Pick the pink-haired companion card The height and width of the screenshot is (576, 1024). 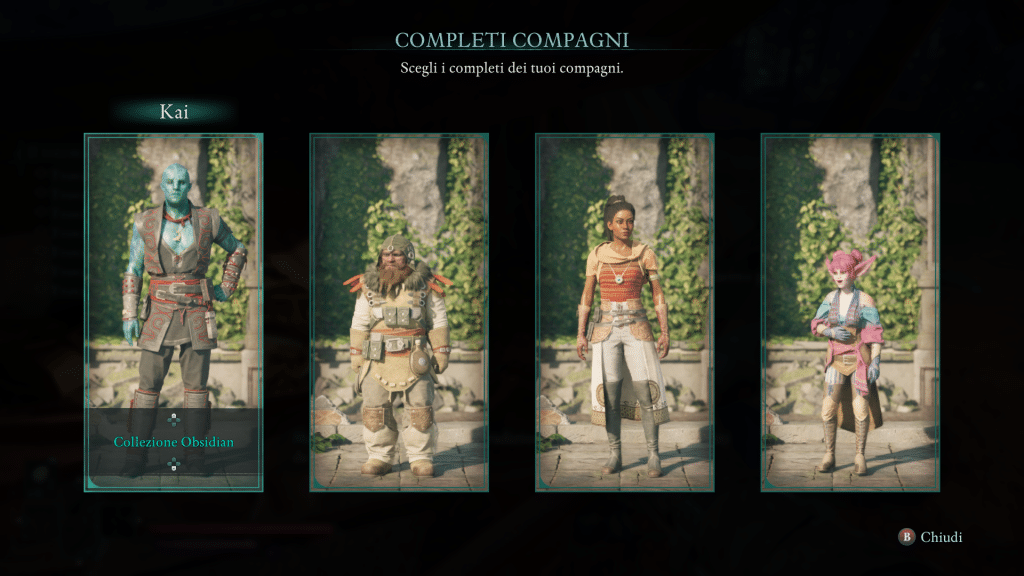click(850, 312)
